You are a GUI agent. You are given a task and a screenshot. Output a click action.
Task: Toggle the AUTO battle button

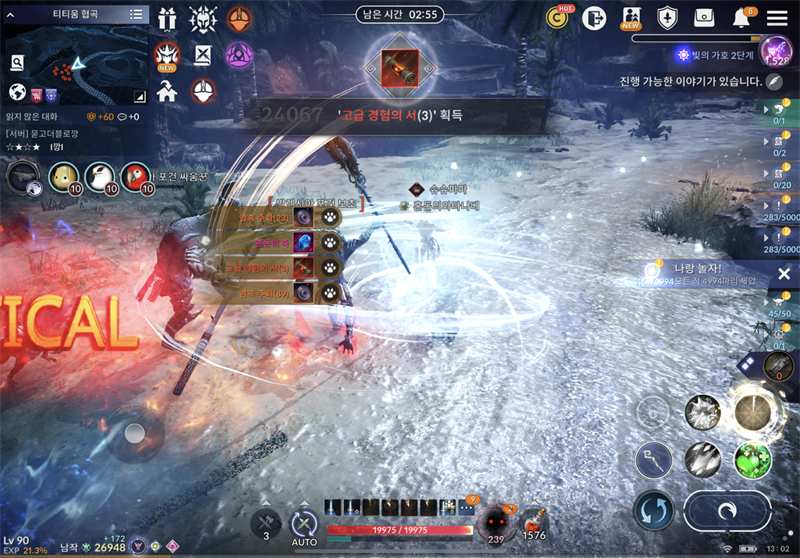(304, 523)
